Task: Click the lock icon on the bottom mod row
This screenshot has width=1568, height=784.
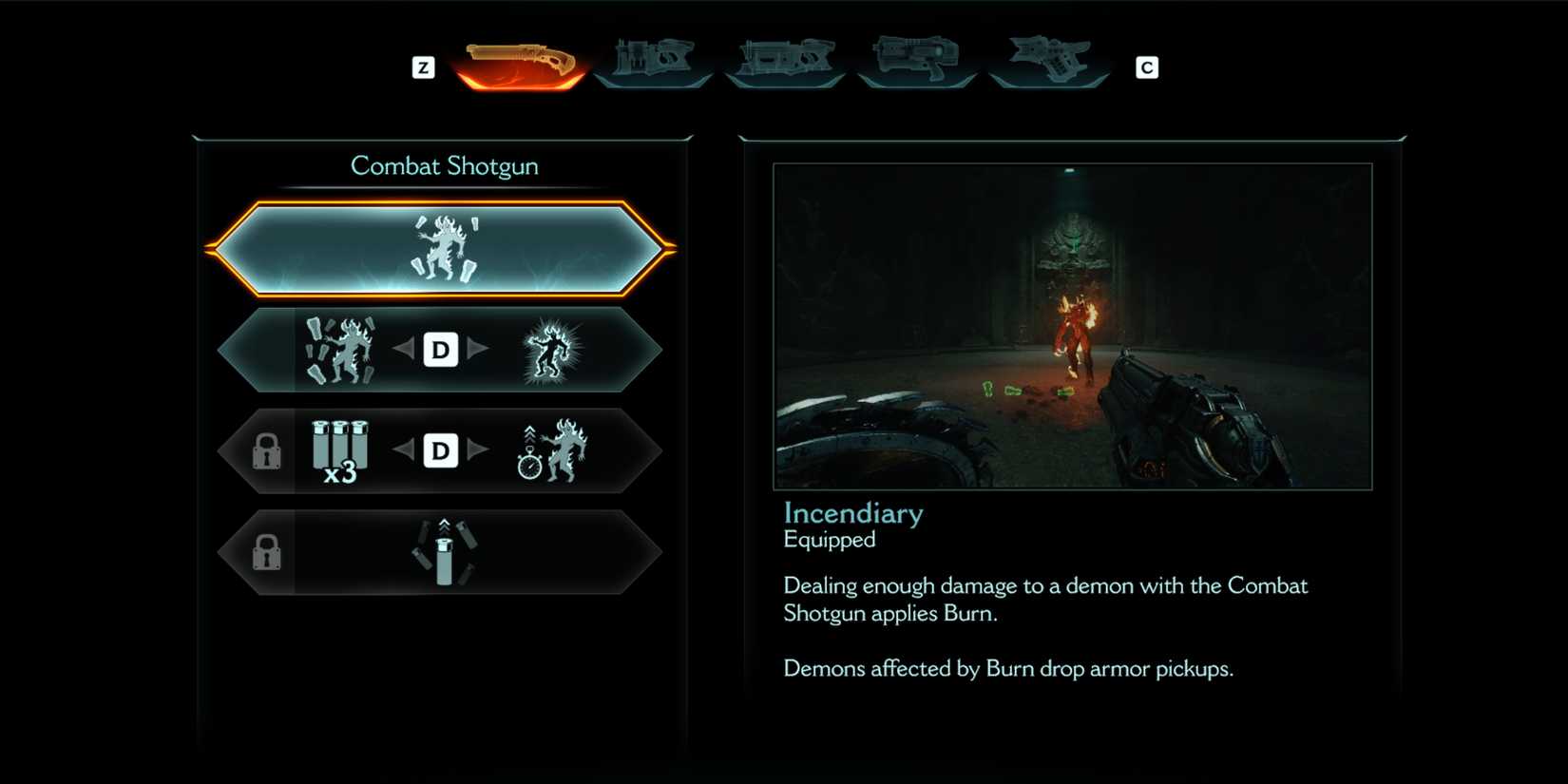Action: click(267, 552)
